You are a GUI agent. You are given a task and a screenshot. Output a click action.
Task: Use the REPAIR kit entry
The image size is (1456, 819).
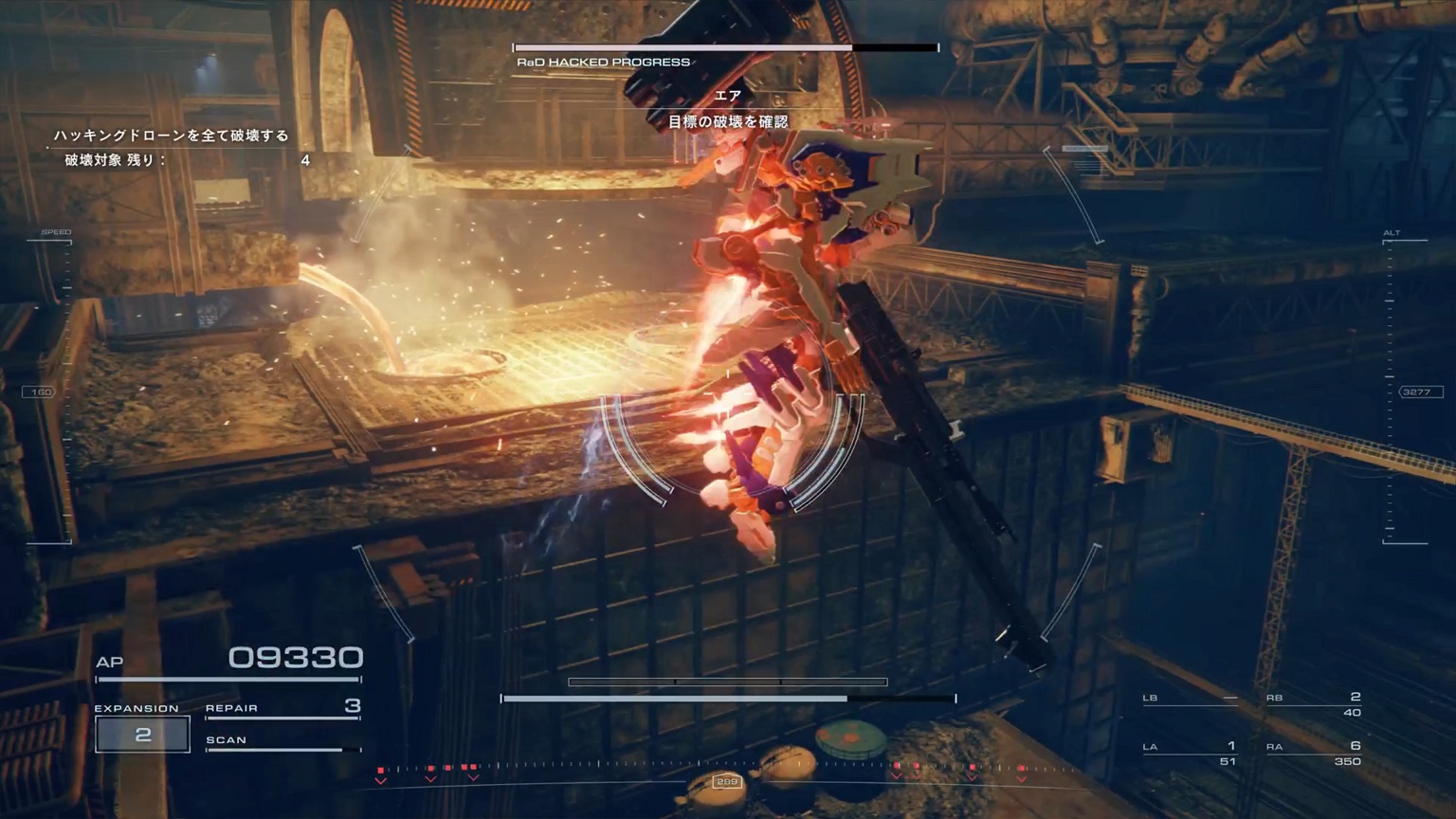pos(282,708)
